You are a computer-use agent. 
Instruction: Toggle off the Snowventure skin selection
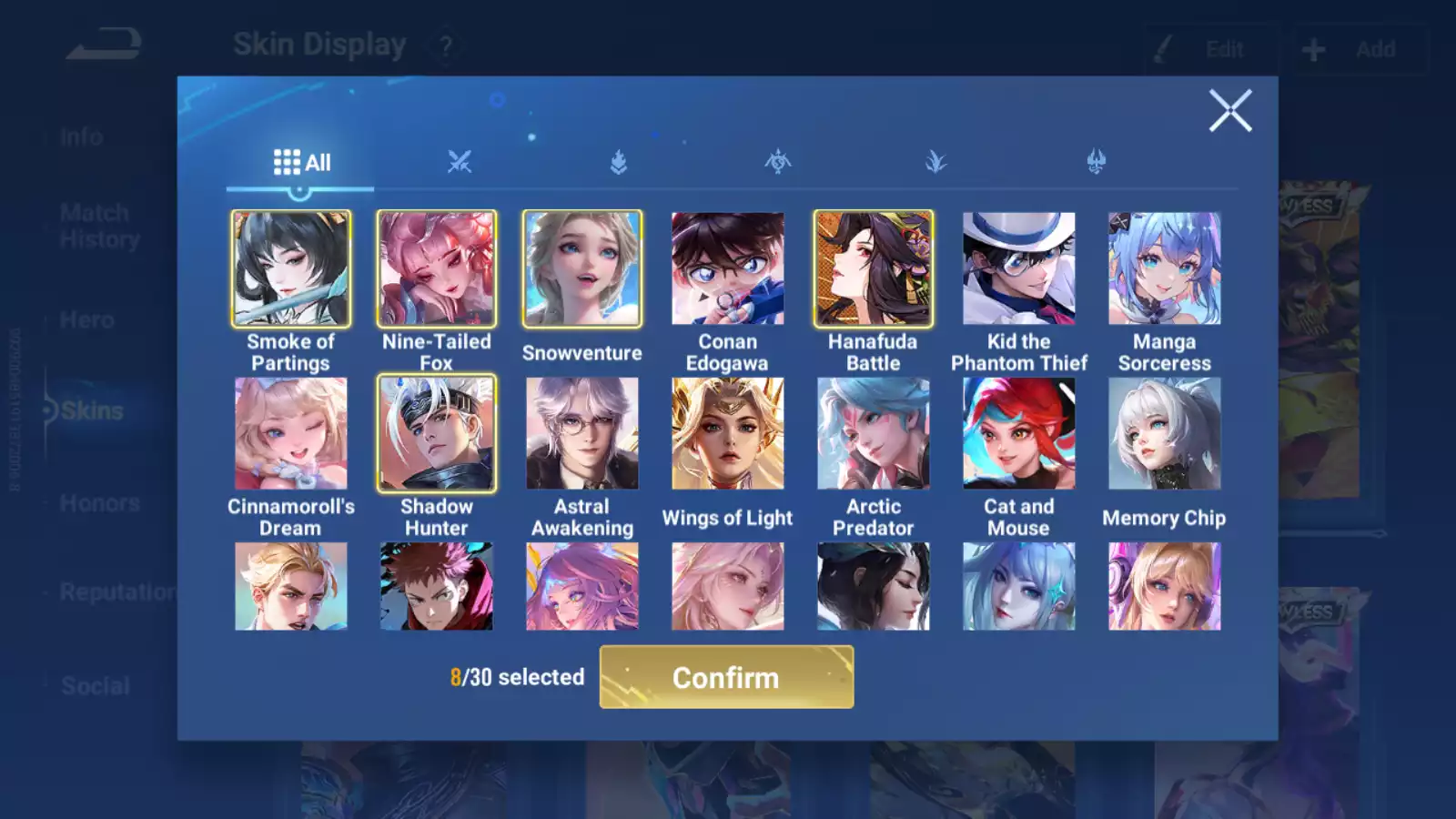pos(581,268)
